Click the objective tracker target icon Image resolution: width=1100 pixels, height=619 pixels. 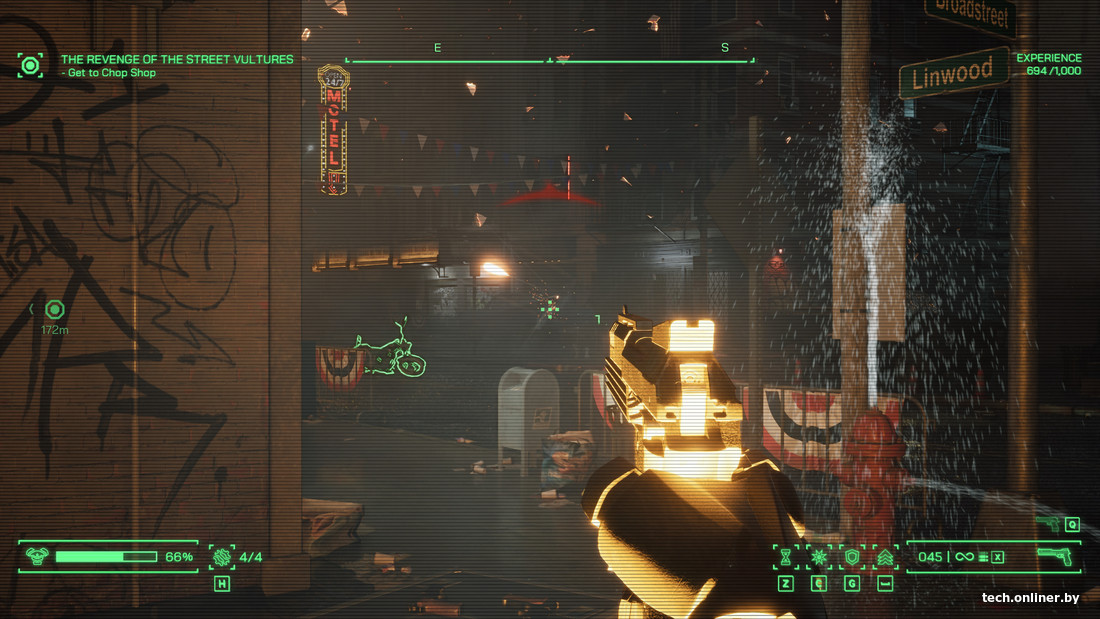tap(30, 66)
